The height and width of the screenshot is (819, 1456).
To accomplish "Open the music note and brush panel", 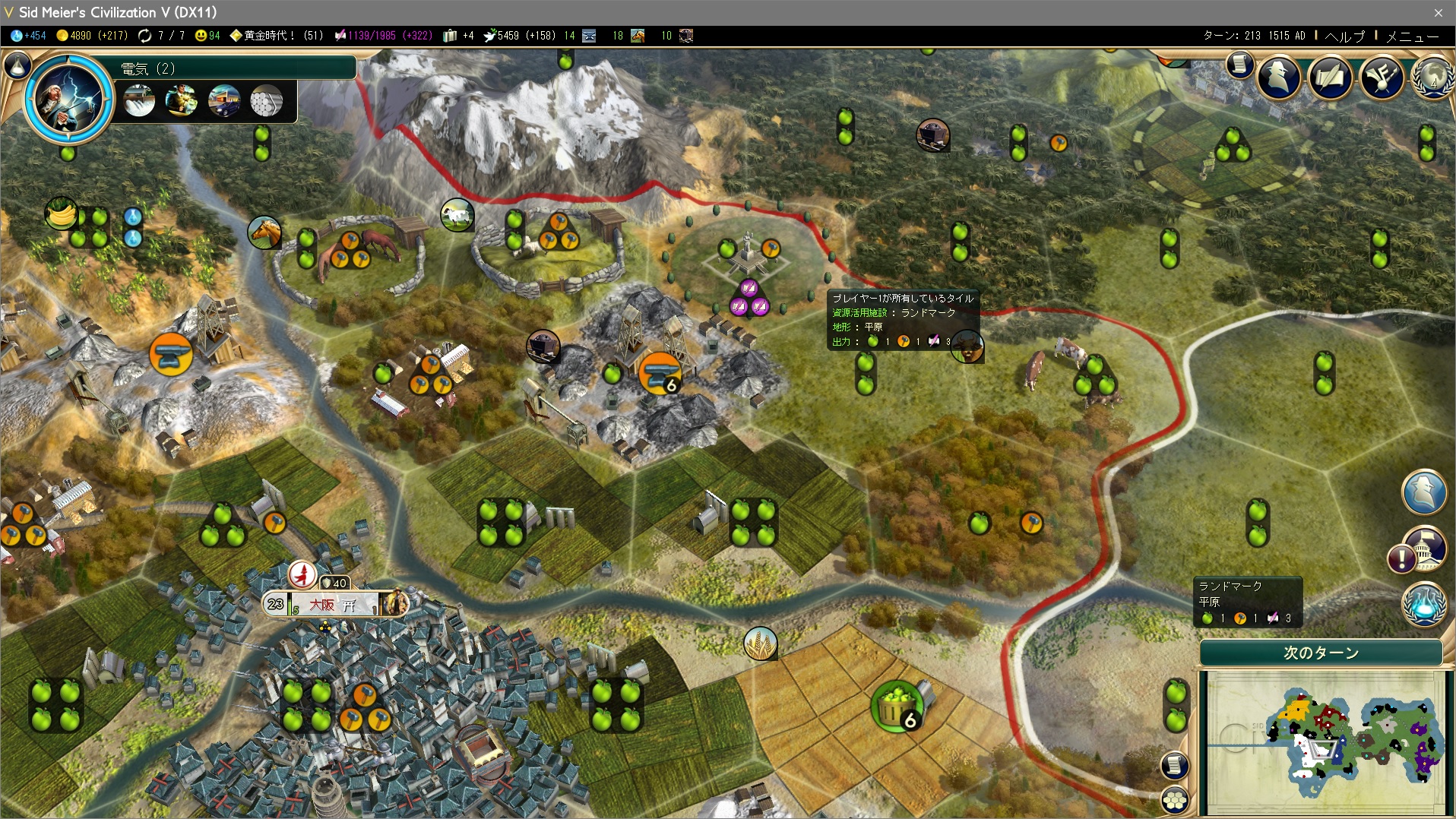I will click(1382, 76).
